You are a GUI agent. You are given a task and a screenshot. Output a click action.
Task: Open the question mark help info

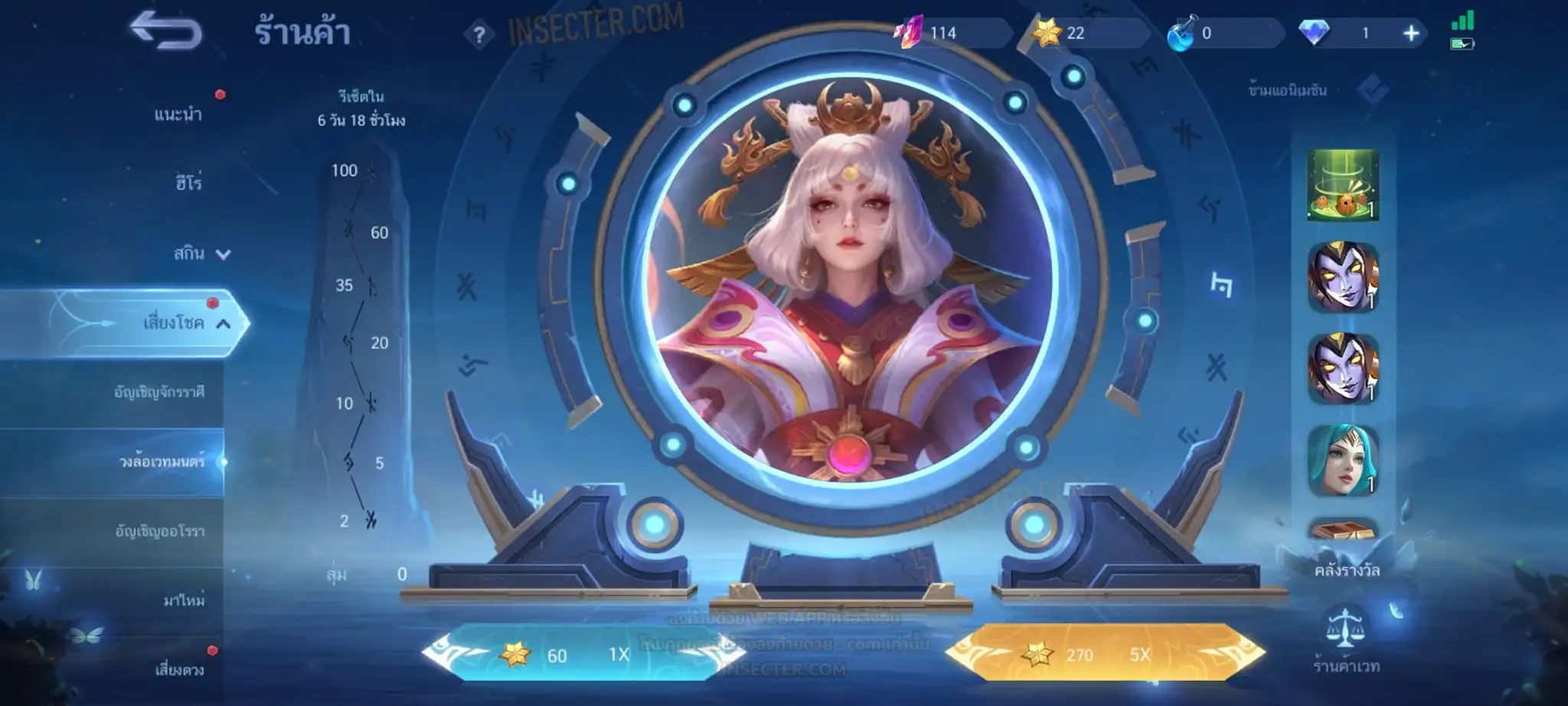(479, 34)
